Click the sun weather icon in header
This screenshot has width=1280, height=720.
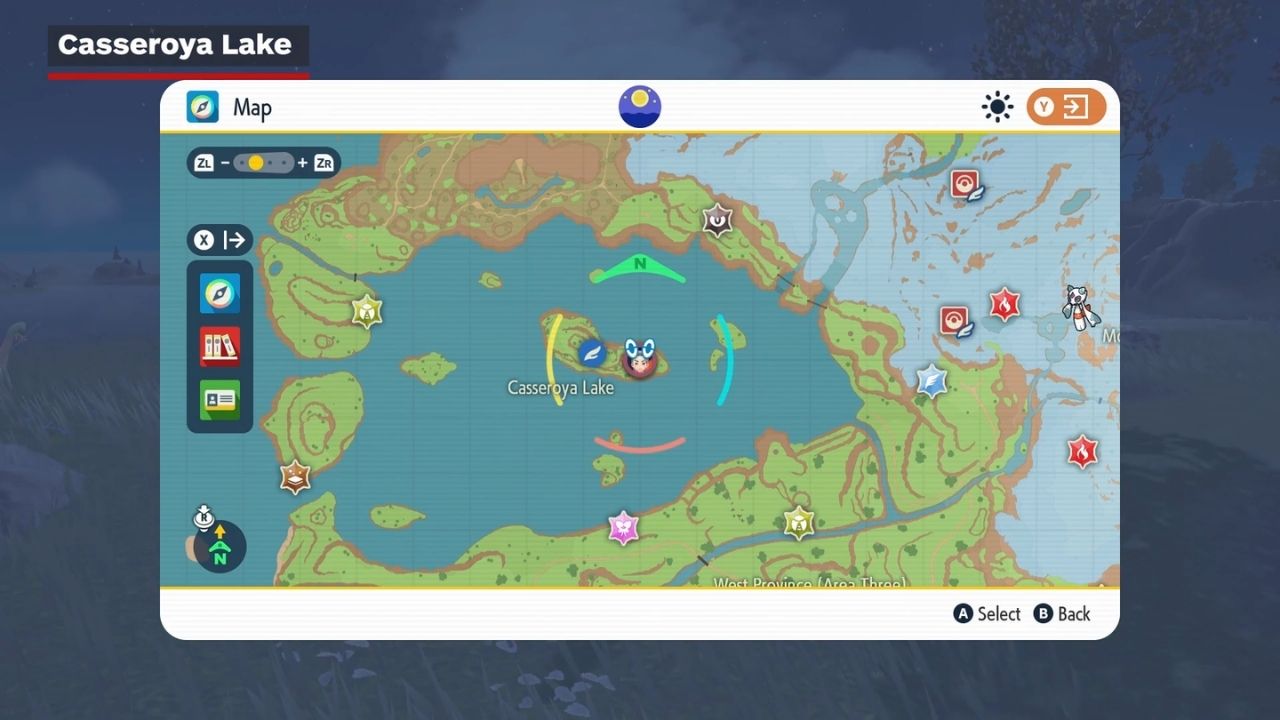[x=997, y=107]
